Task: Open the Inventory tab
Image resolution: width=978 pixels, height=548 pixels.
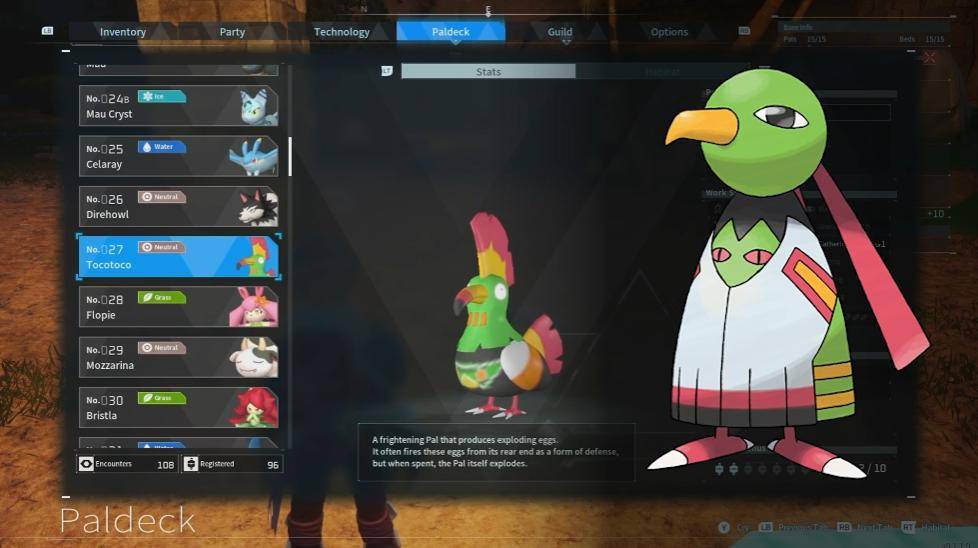Action: [123, 32]
